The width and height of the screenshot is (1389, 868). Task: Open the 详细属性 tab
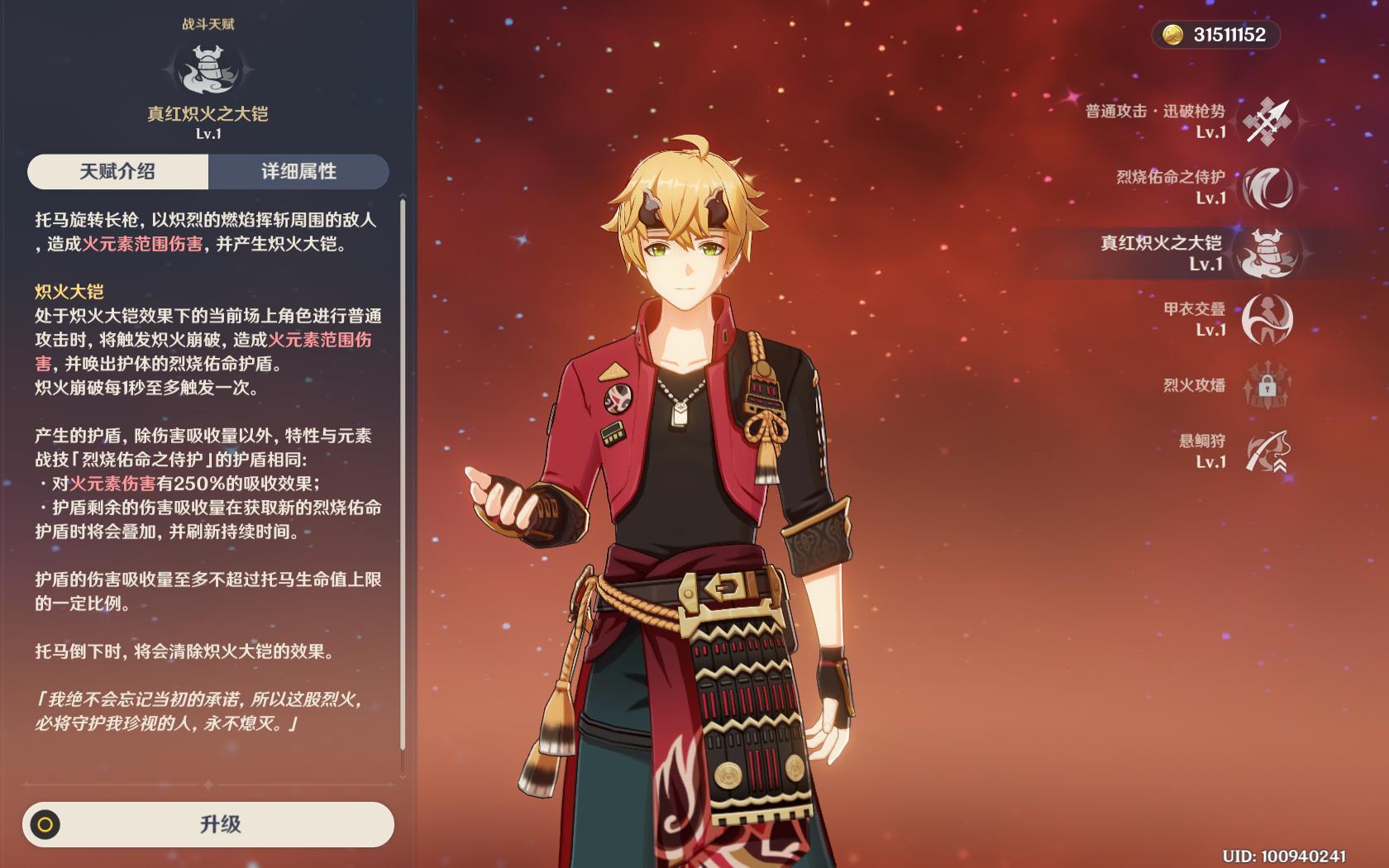[298, 171]
